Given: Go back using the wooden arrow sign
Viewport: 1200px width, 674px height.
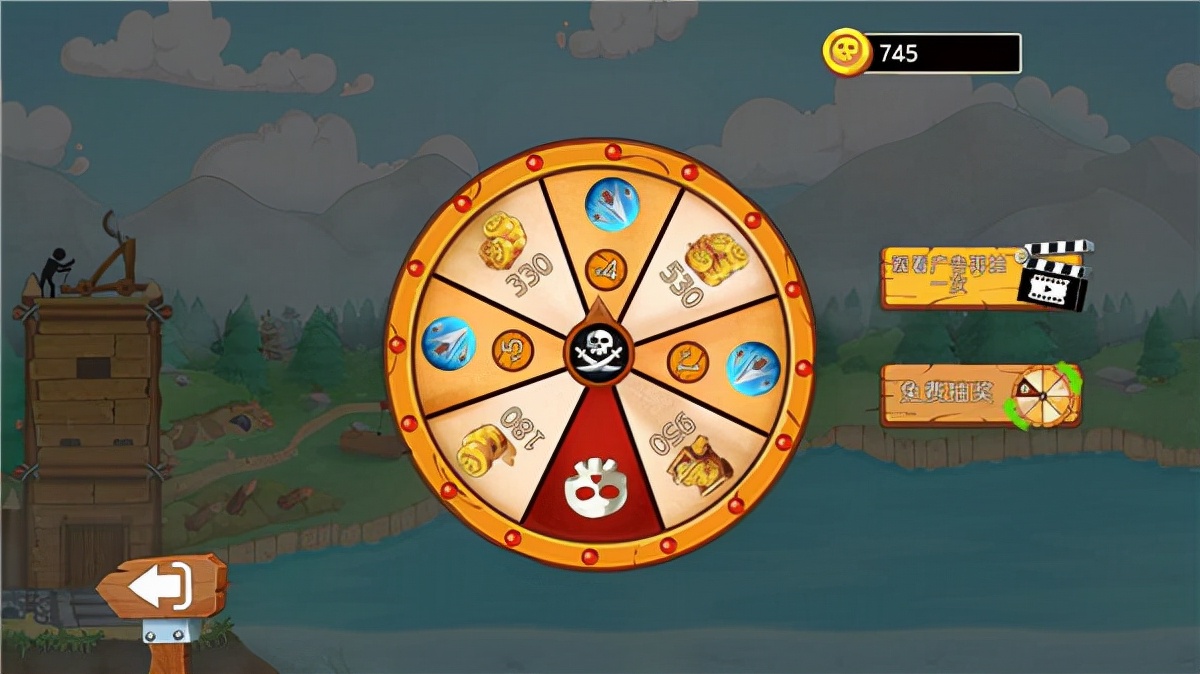Looking at the screenshot, I should point(162,586).
